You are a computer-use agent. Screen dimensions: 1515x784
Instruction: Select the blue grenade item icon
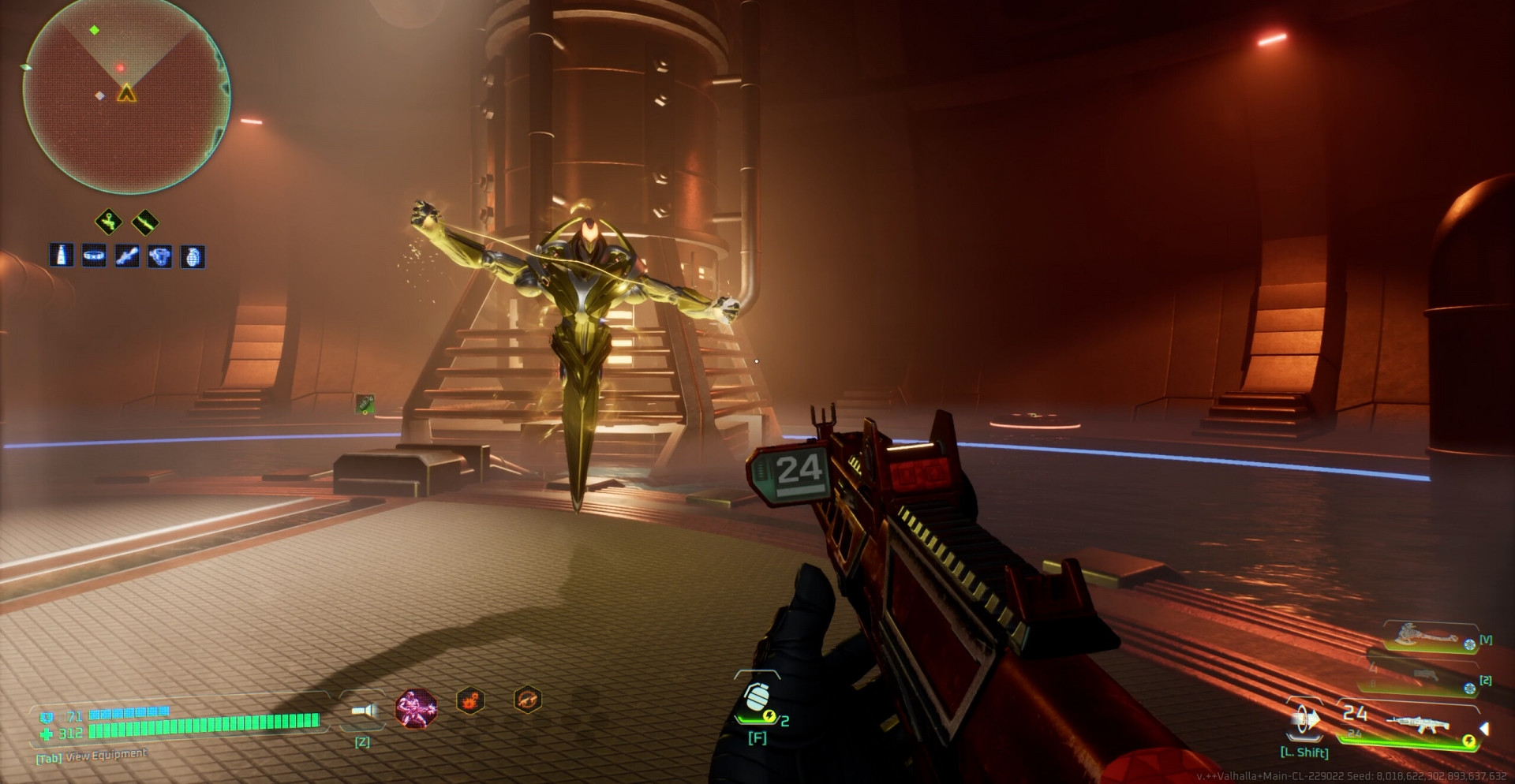(x=193, y=256)
